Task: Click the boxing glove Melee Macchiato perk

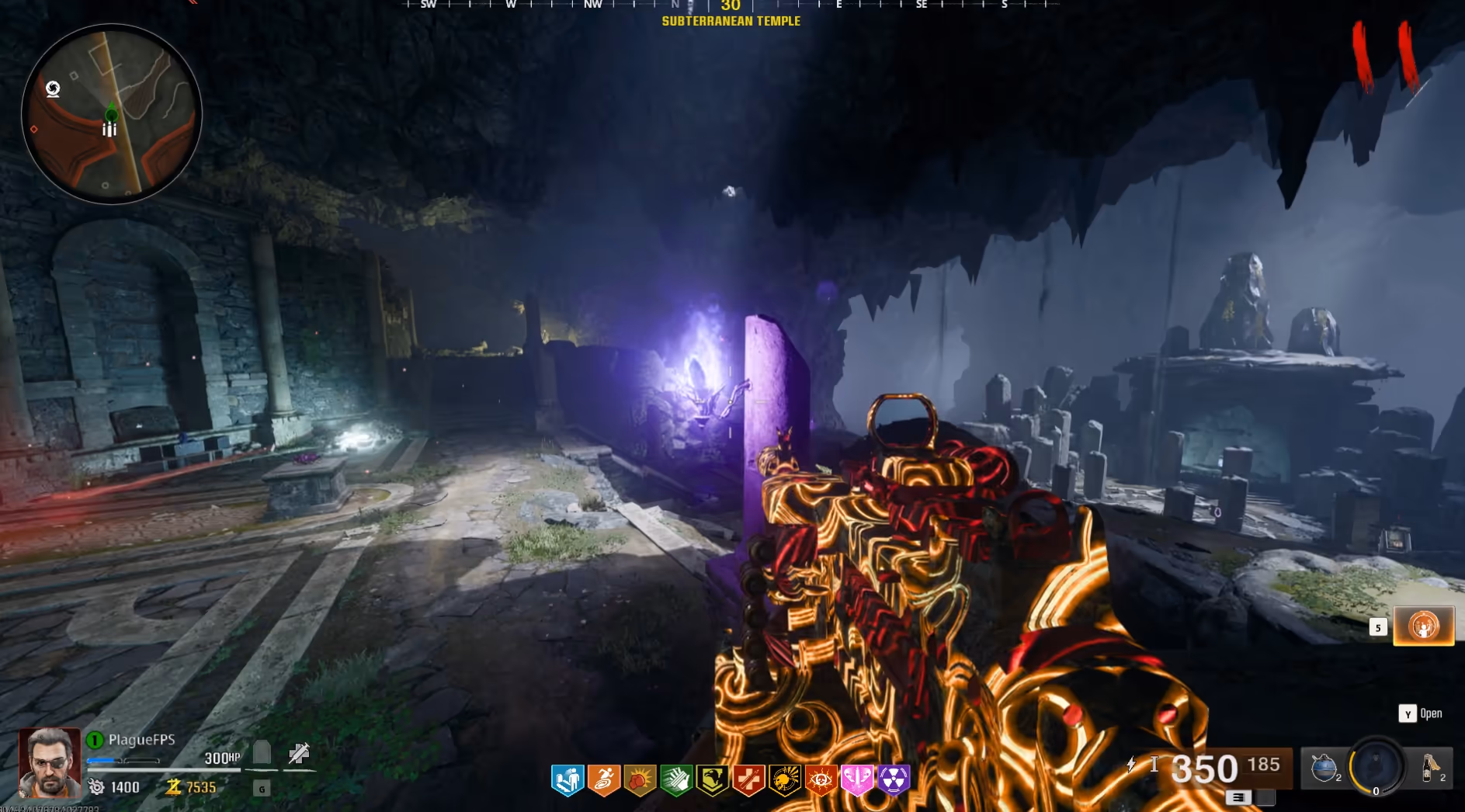Action: pyautogui.click(x=640, y=779)
